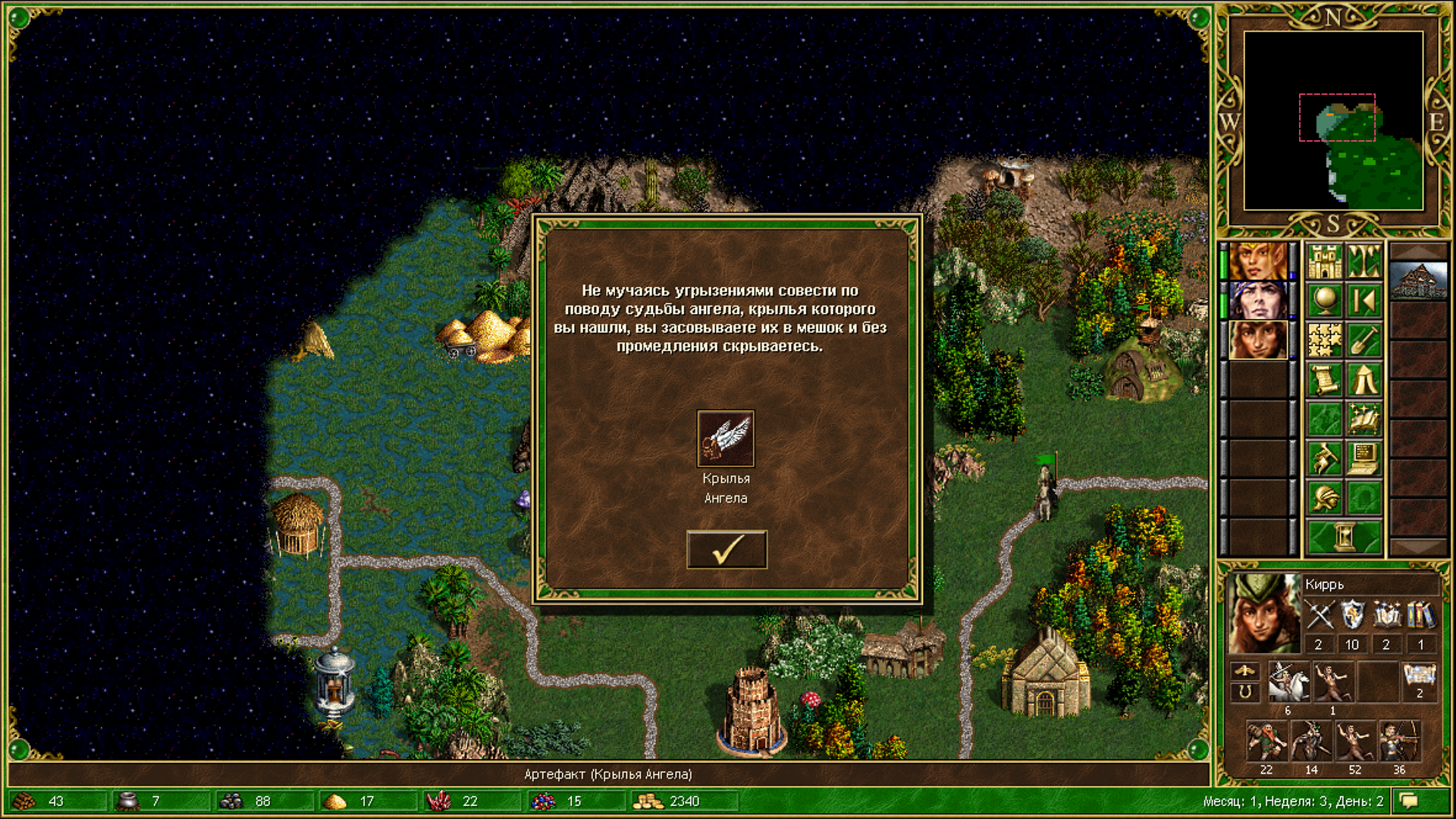Inspect the Angel Wings artifact icon
1456x819 pixels.
(726, 438)
